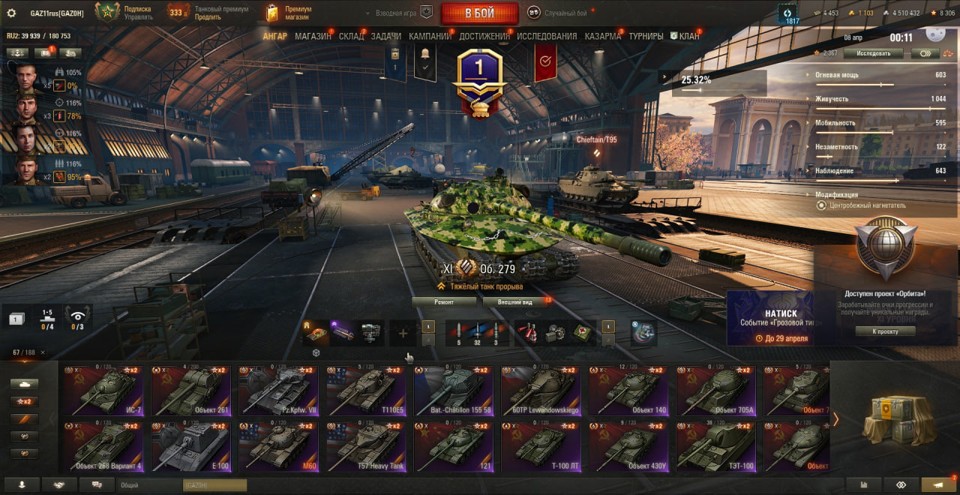Open the ИССЛЕДОВАНИЯ tab
The image size is (960, 495).
coord(547,36)
